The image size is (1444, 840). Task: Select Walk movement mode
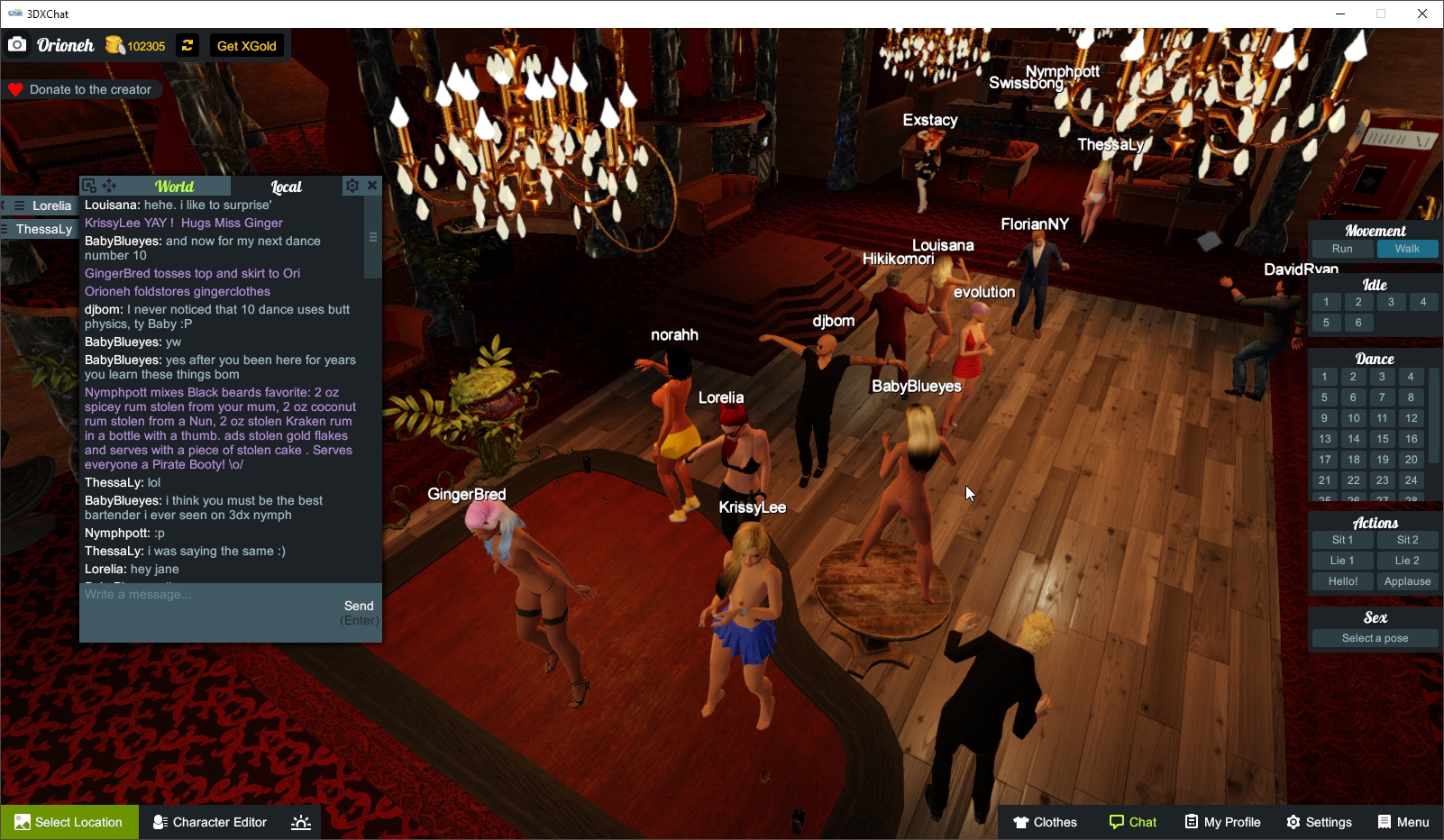(x=1408, y=248)
